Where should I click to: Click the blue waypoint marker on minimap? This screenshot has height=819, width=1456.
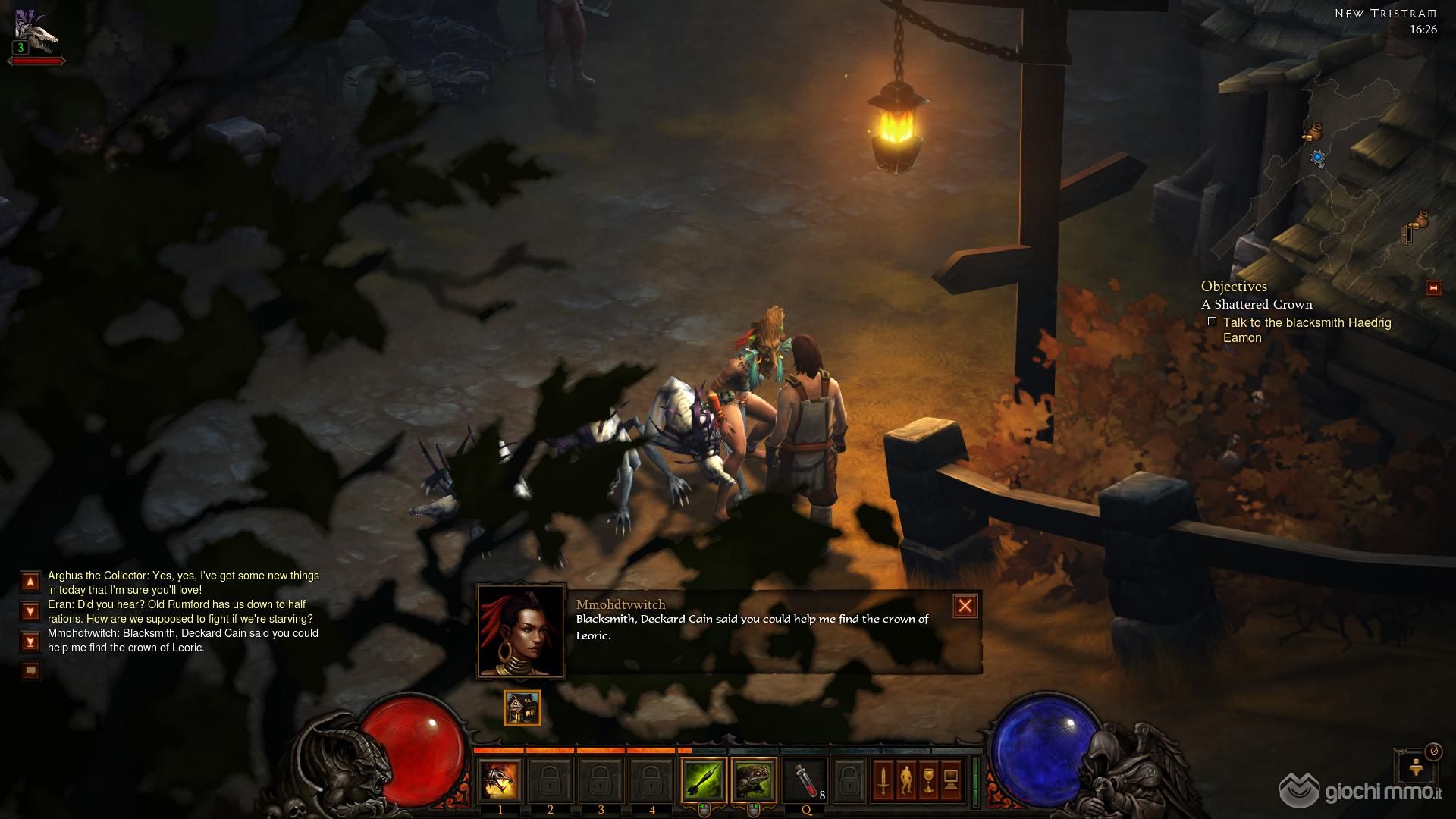coord(1318,158)
